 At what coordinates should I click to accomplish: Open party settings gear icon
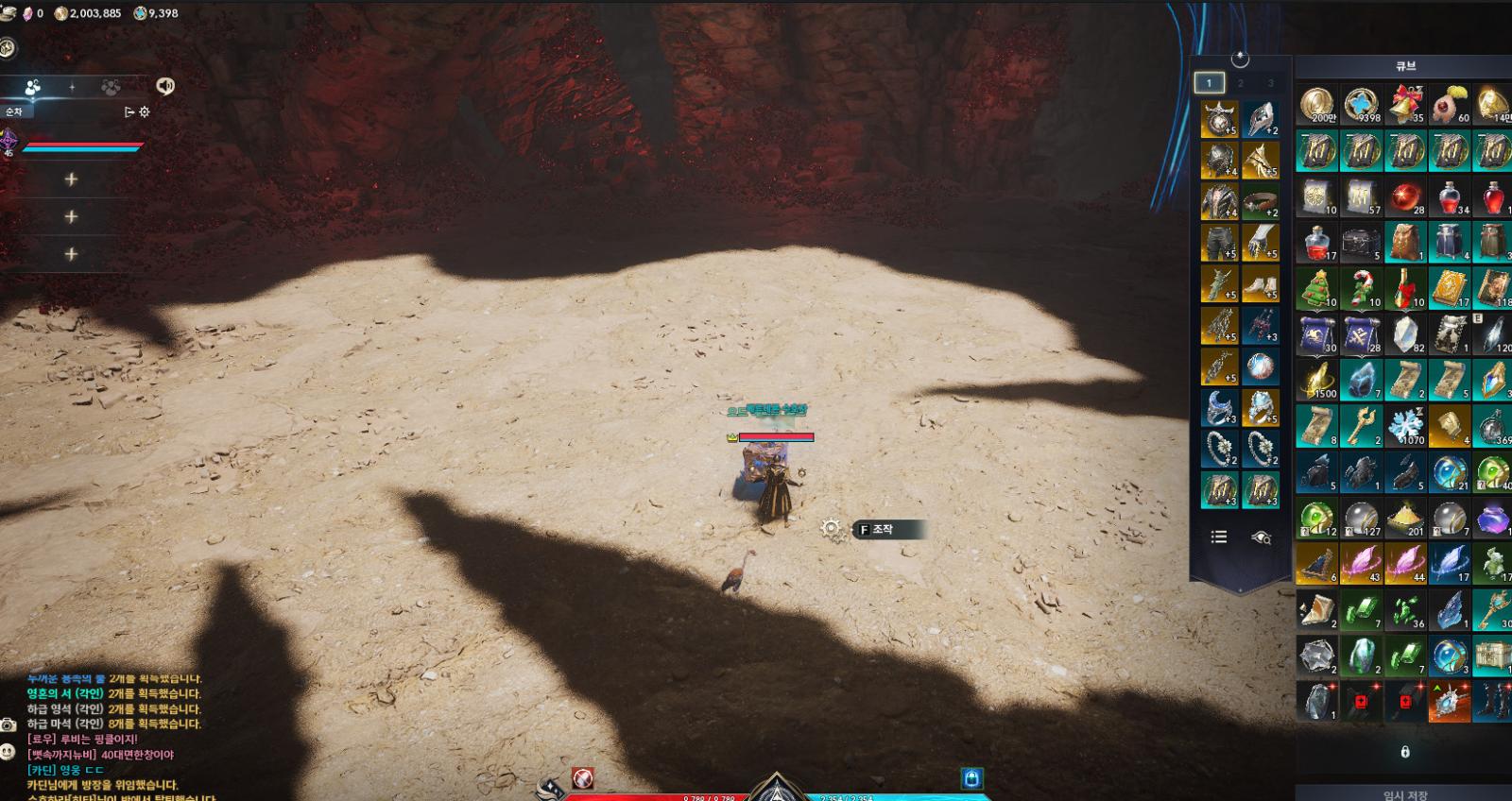click(145, 111)
